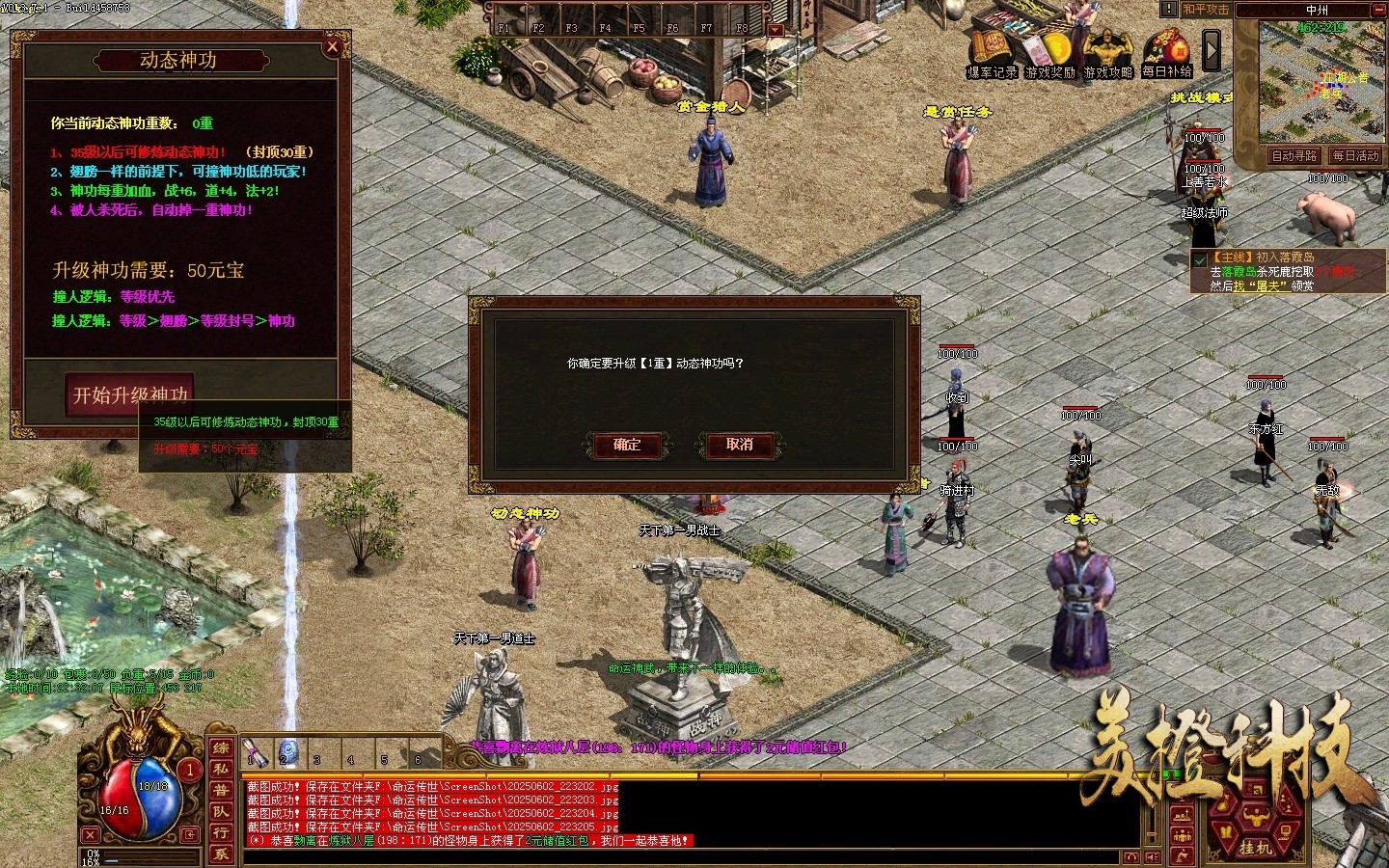The width and height of the screenshot is (1389, 868).
Task: Start auto-combat with the 挂机 button
Action: click(x=1255, y=847)
